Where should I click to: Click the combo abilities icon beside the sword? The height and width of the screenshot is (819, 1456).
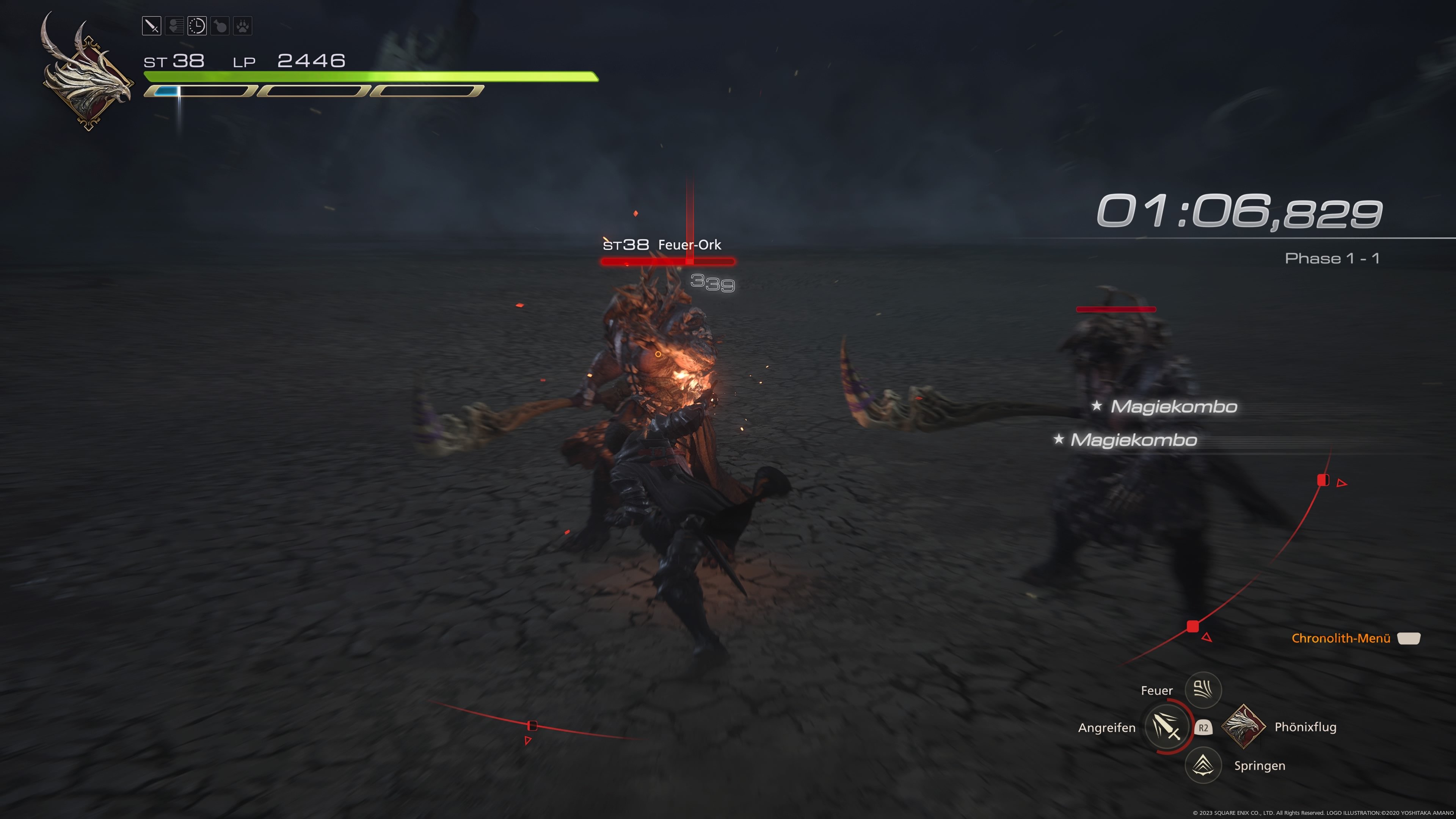coord(174,26)
